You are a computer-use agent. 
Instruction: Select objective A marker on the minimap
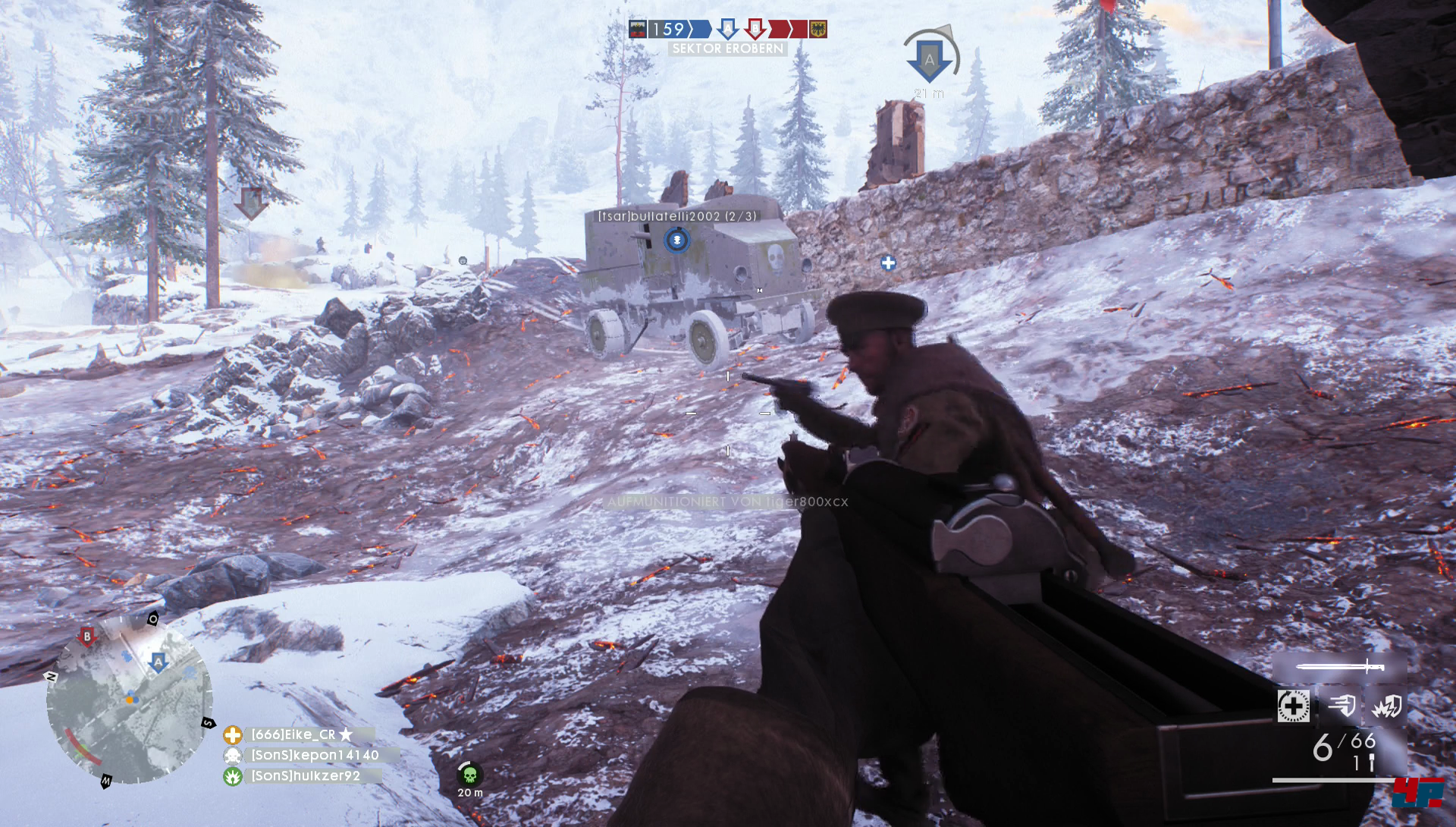tap(158, 662)
